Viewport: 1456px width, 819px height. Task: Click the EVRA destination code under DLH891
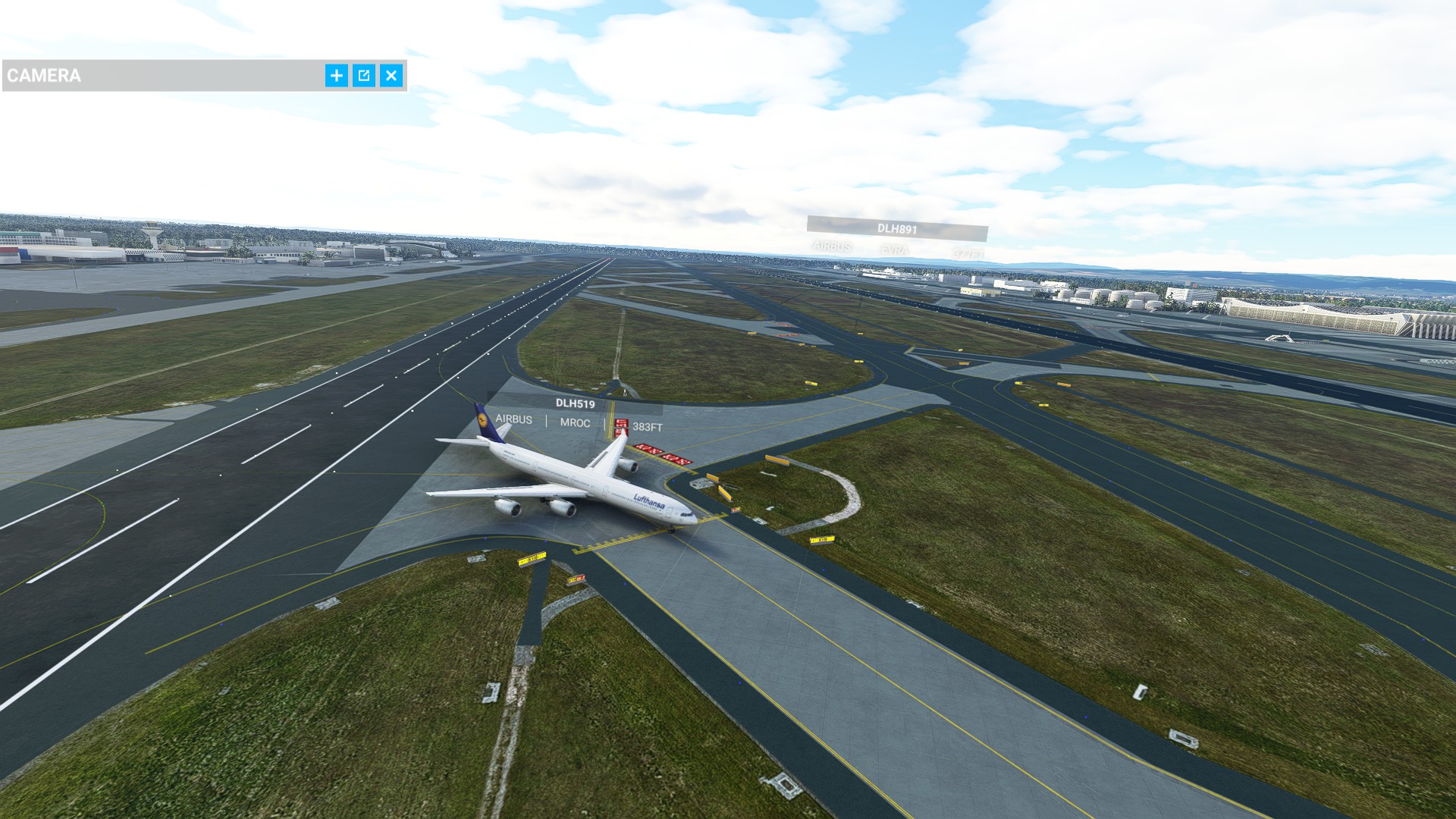pos(895,249)
